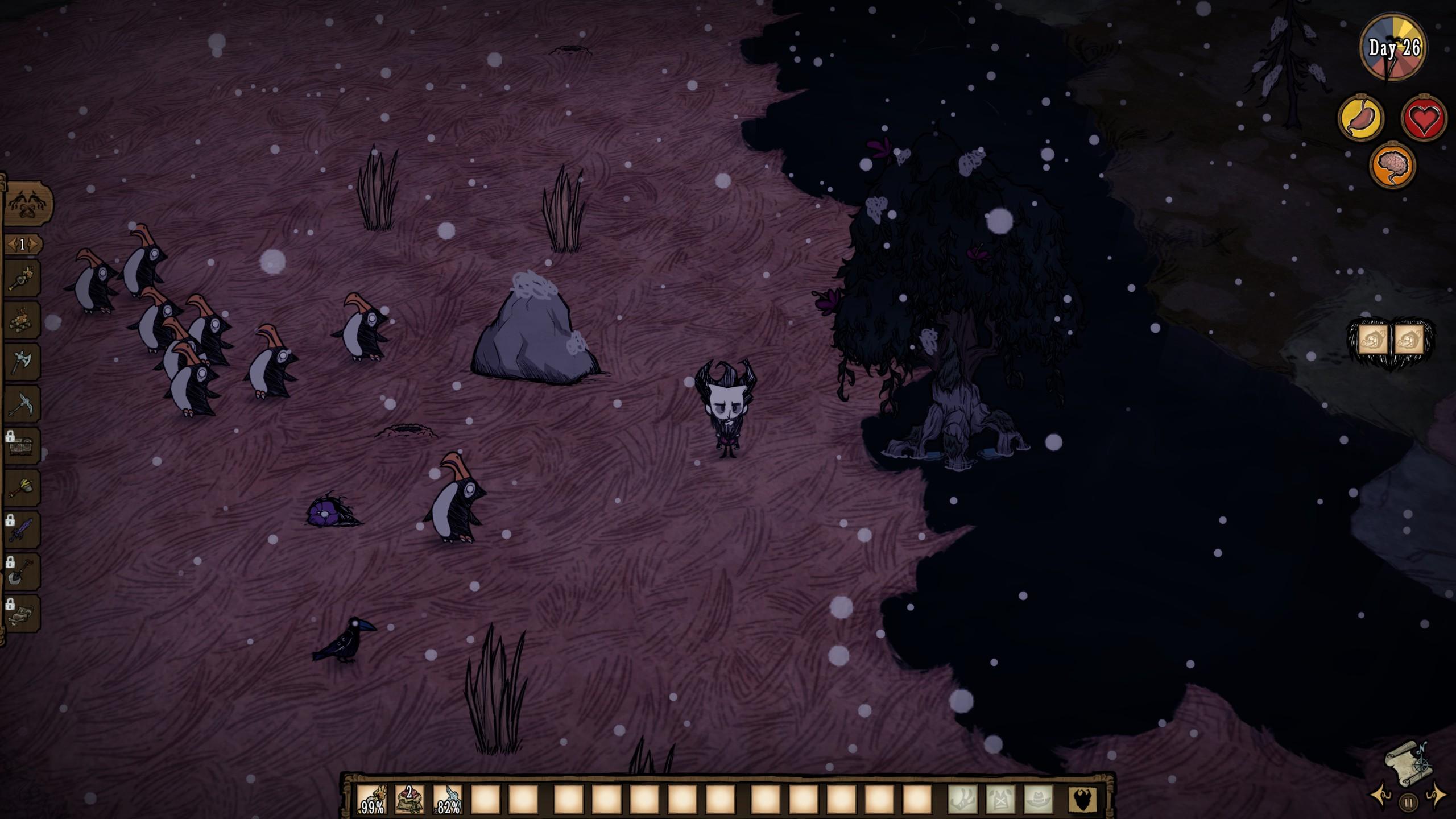Craft the torch recipe in the crafting list
1456x819 pixels.
coord(22,278)
